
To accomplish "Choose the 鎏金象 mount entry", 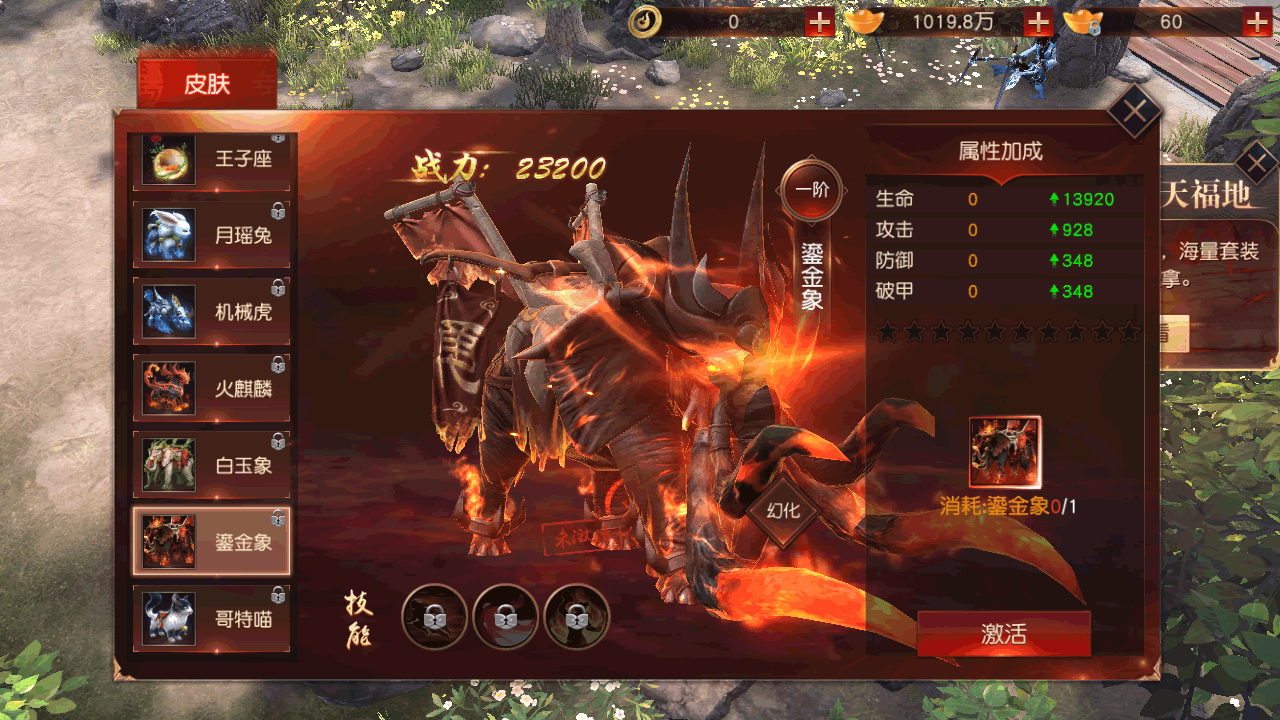I will point(212,542).
